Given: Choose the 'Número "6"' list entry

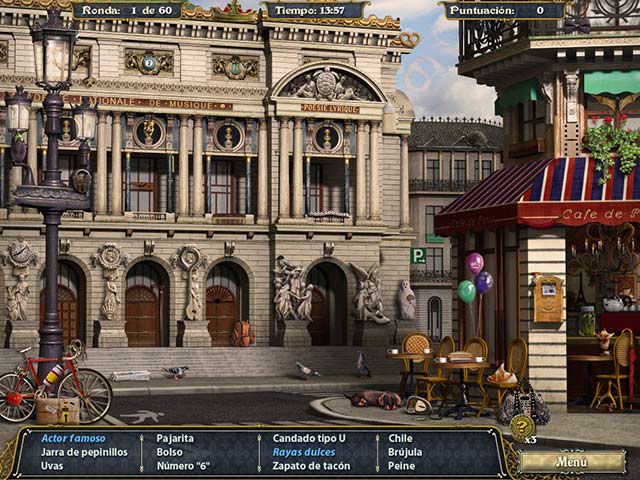Looking at the screenshot, I should coord(183,466).
